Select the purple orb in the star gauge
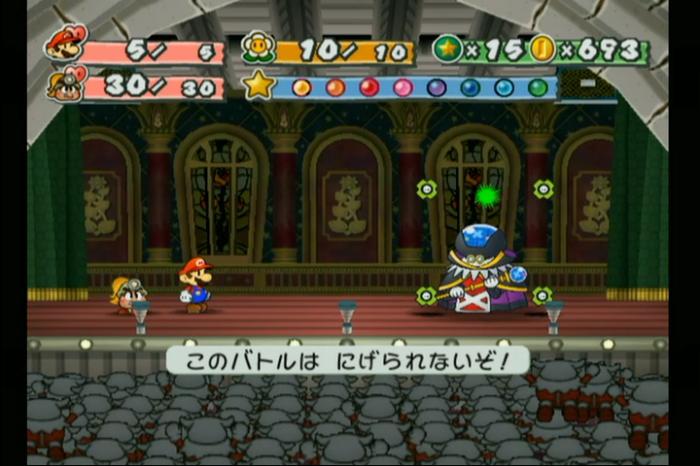Viewport: 700px width, 466px height. tap(437, 87)
